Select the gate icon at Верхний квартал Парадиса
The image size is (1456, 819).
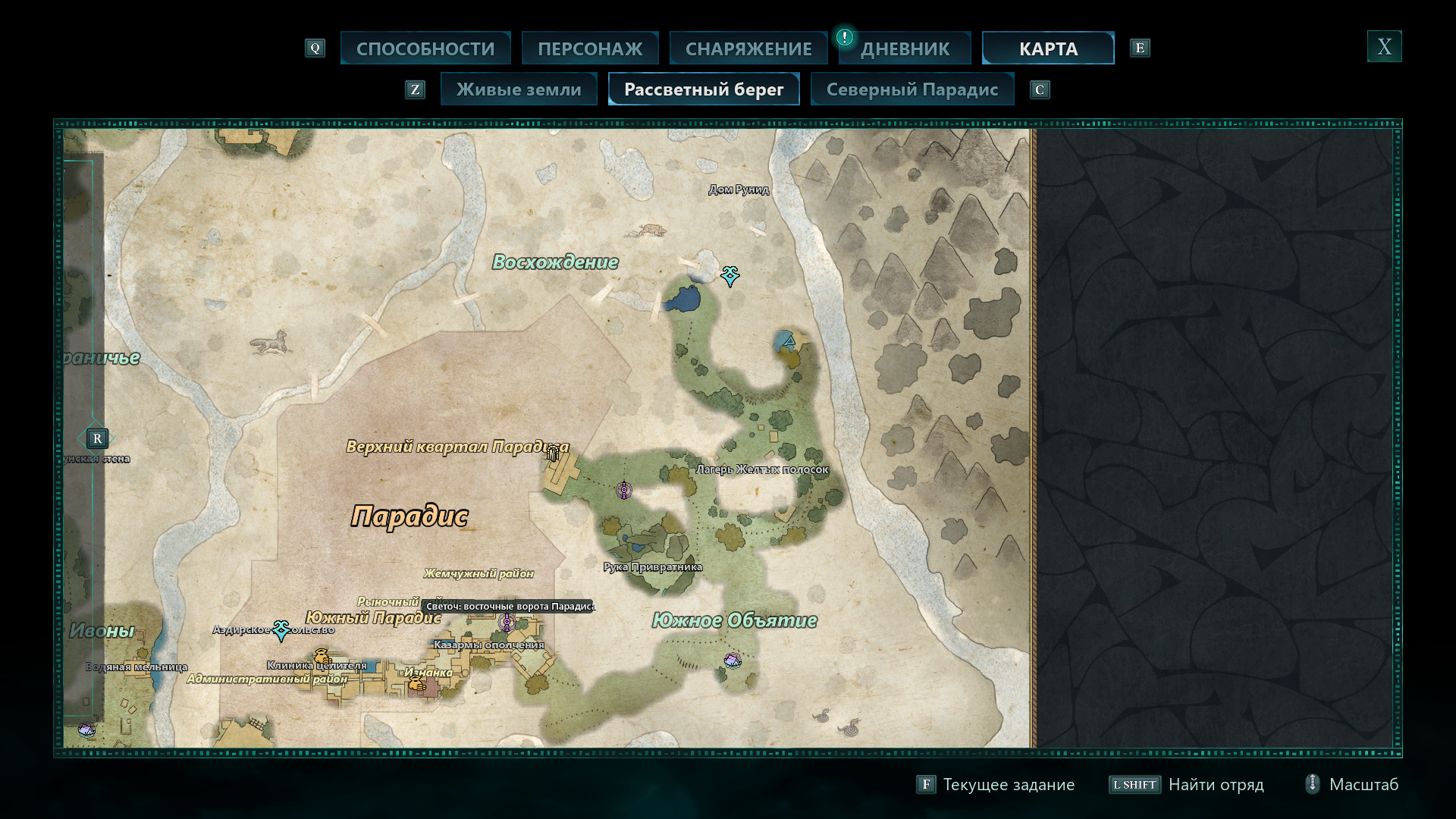pyautogui.click(x=553, y=453)
